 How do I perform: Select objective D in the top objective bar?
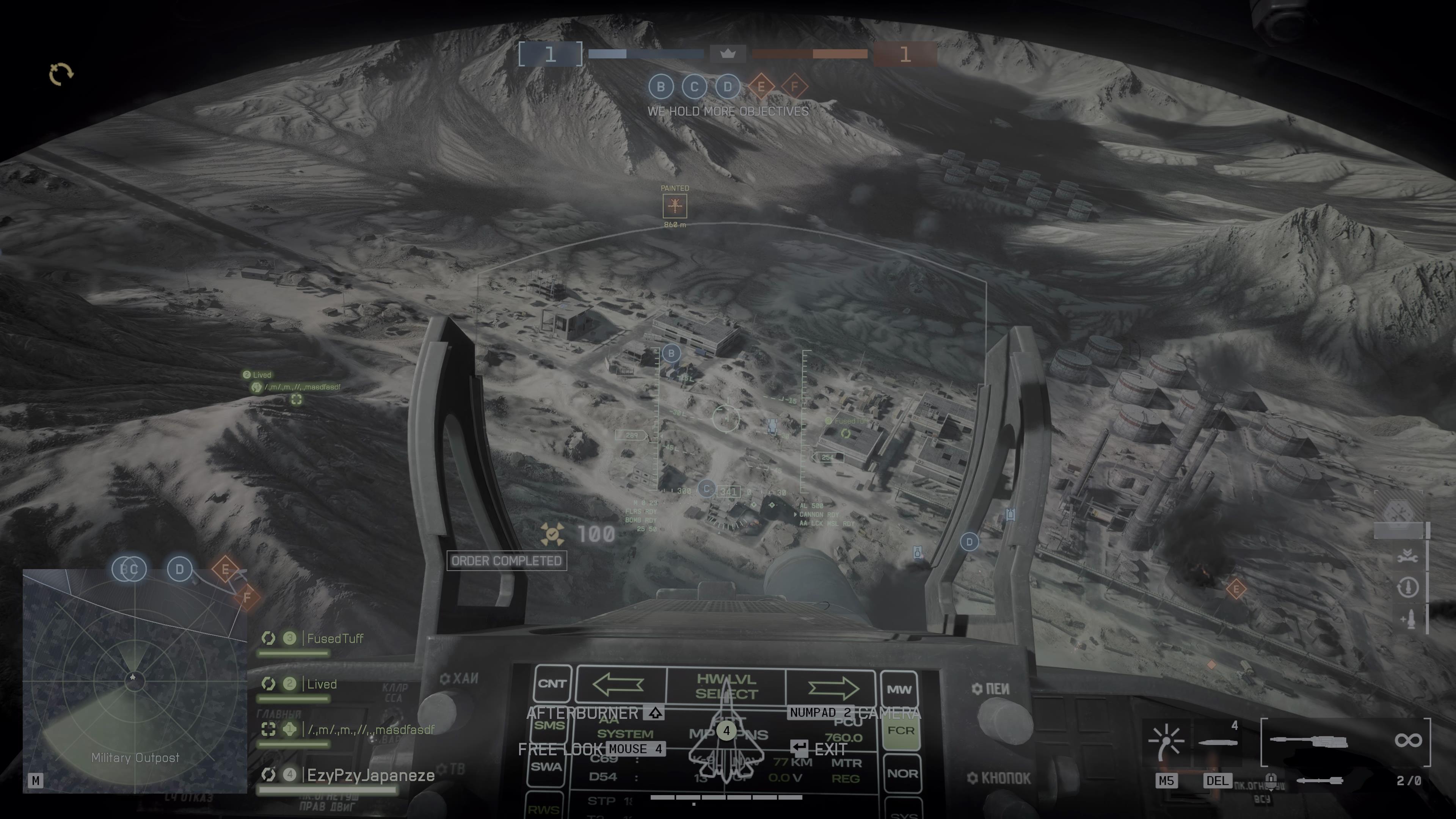[x=728, y=87]
